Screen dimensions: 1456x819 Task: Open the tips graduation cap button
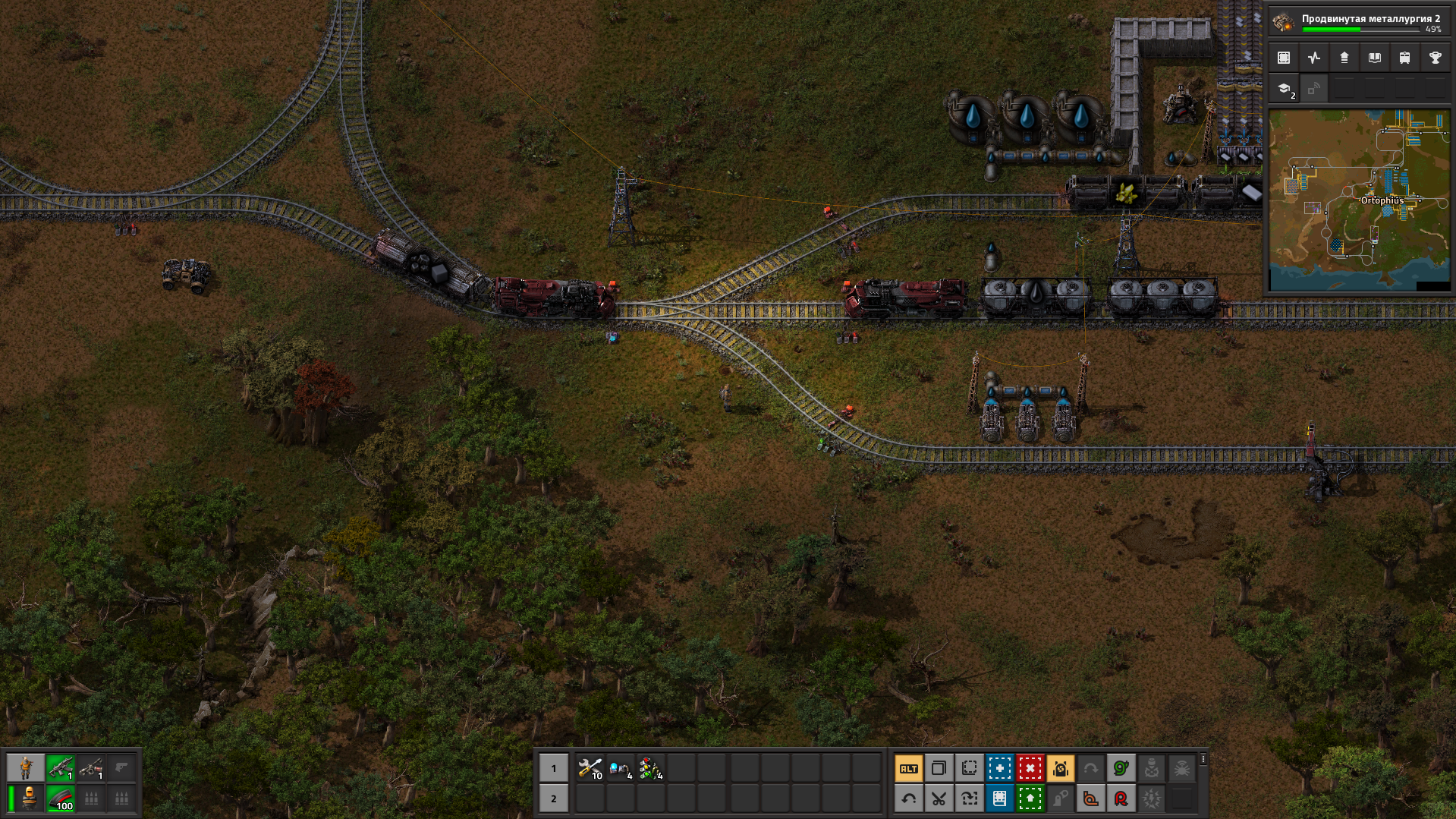click(1284, 89)
